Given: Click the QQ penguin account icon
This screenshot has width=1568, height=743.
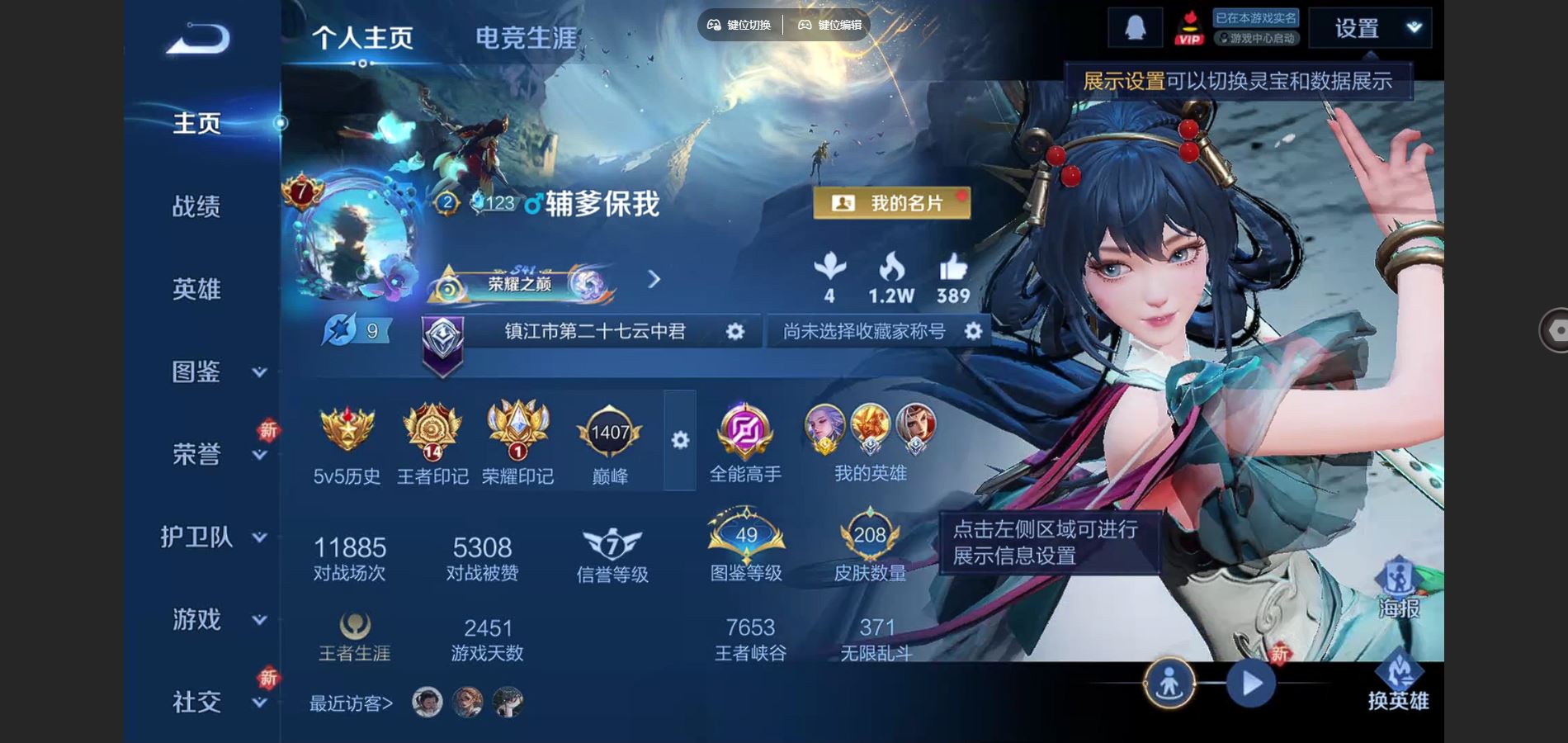Looking at the screenshot, I should point(1134,27).
